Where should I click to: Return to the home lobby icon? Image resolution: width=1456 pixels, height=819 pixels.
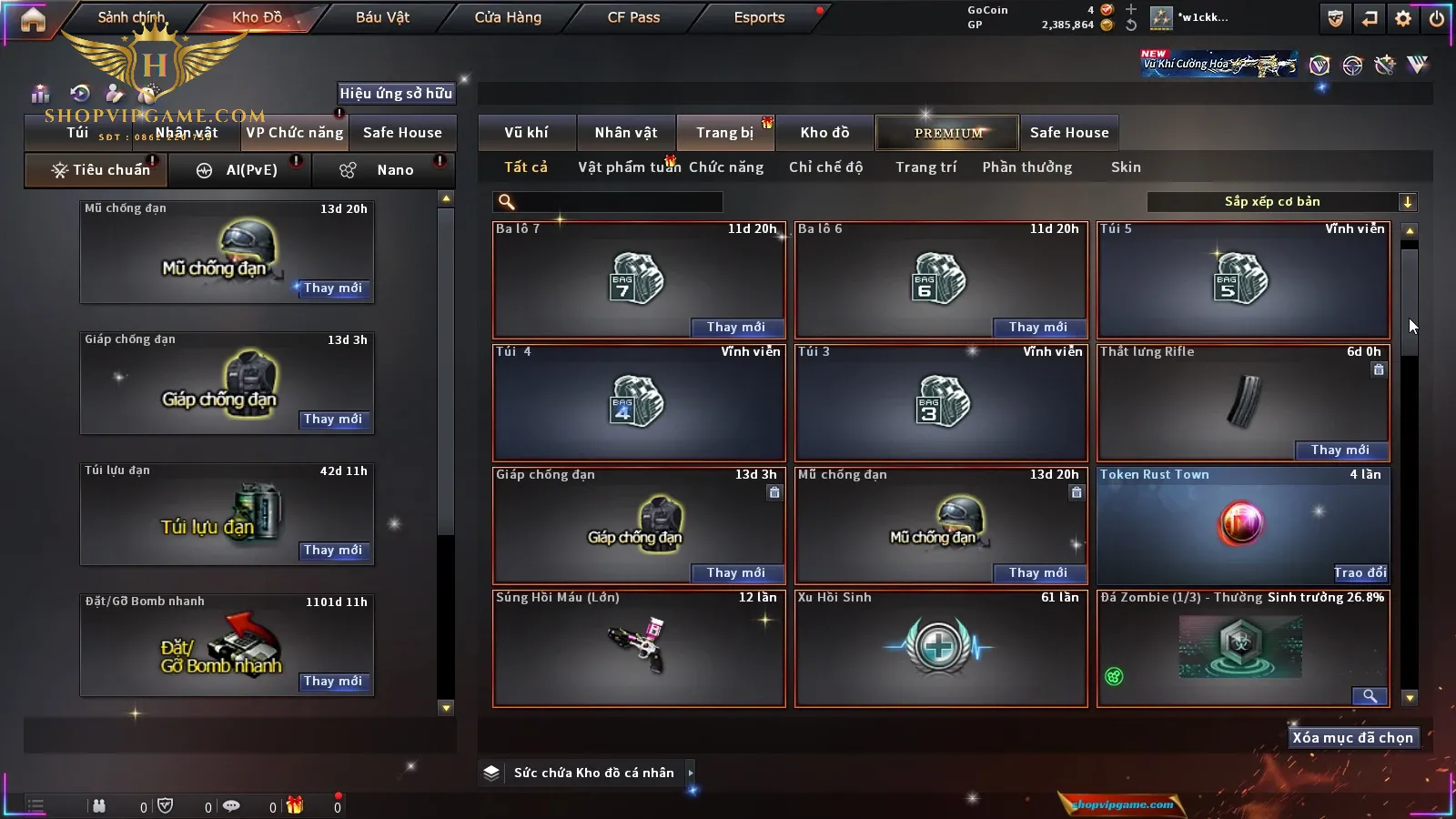coord(33,19)
